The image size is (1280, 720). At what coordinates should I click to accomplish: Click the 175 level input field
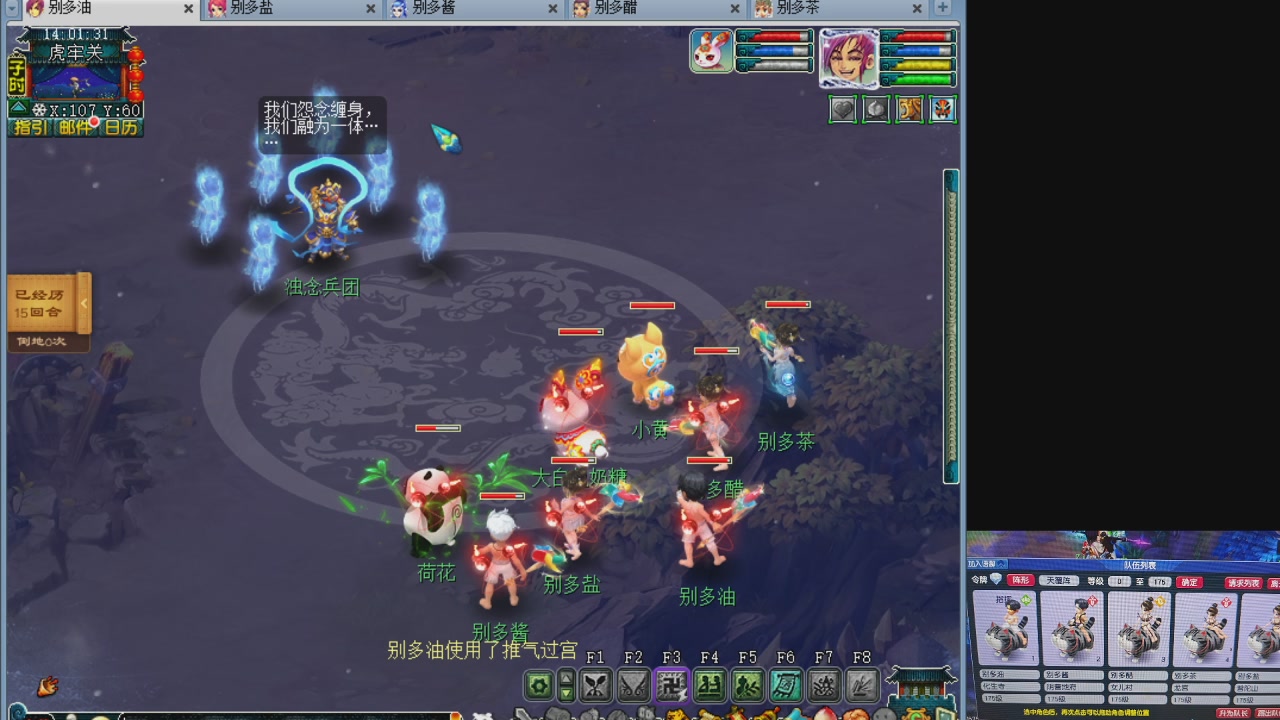(1160, 580)
